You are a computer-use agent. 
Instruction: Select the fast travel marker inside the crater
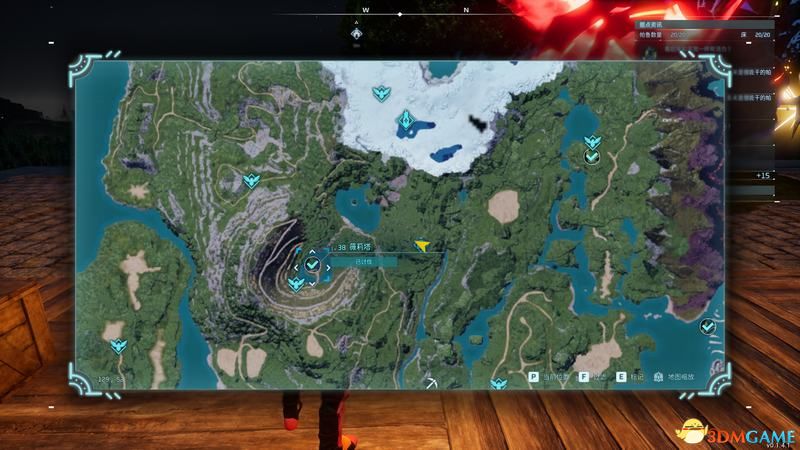tap(296, 284)
